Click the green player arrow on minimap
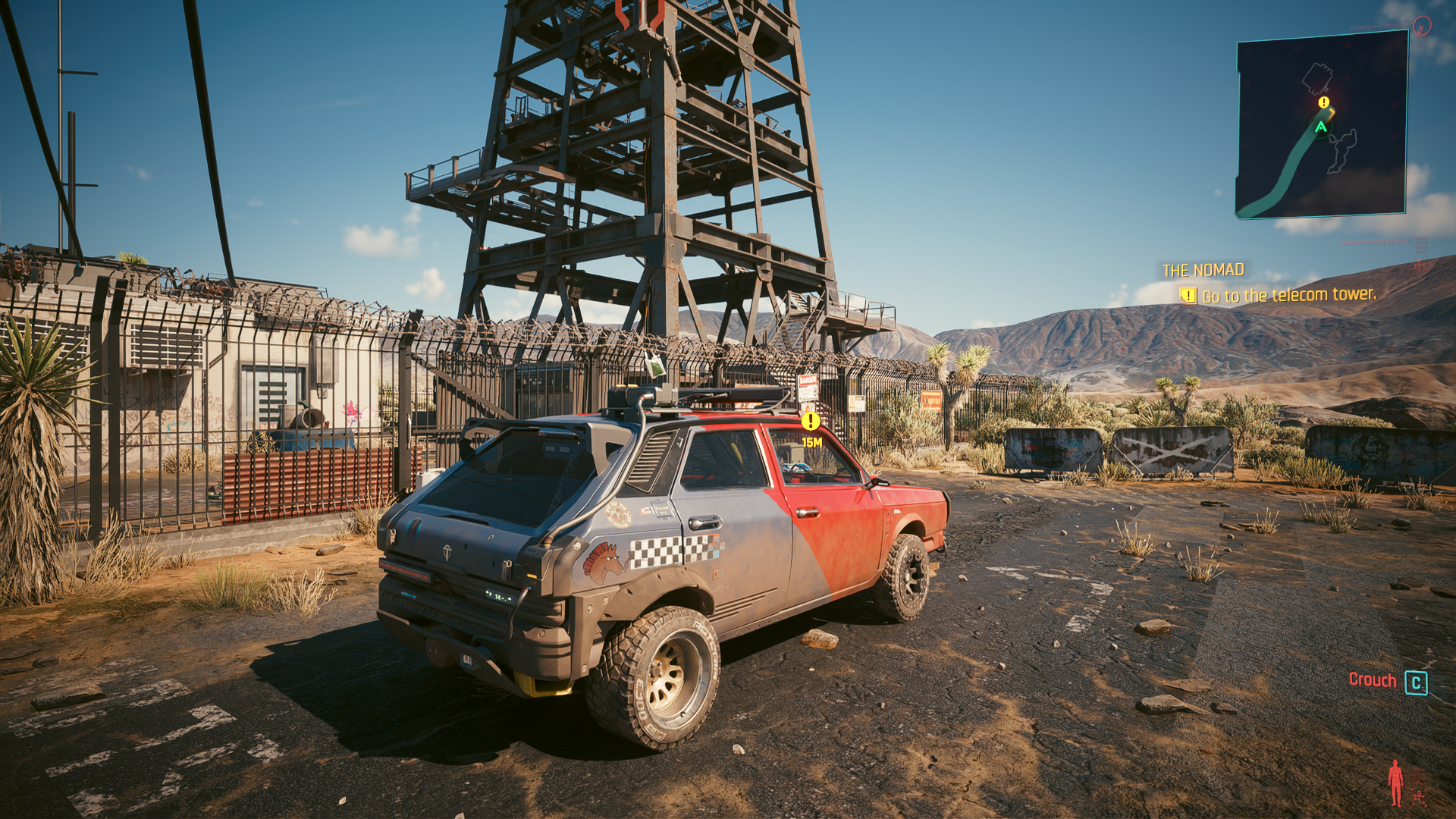The width and height of the screenshot is (1456, 819). tap(1321, 127)
